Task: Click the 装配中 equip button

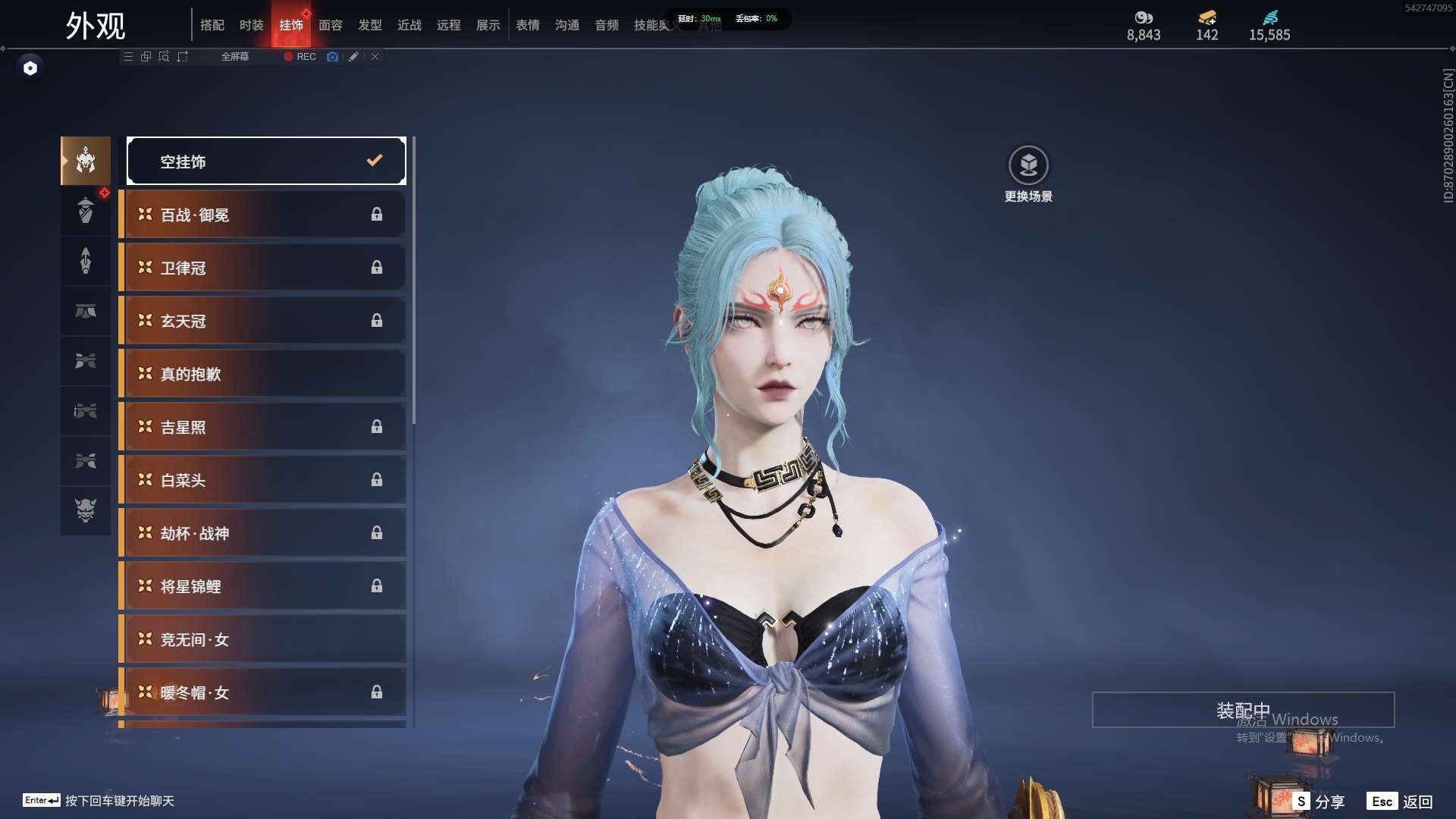Action: point(1243,710)
